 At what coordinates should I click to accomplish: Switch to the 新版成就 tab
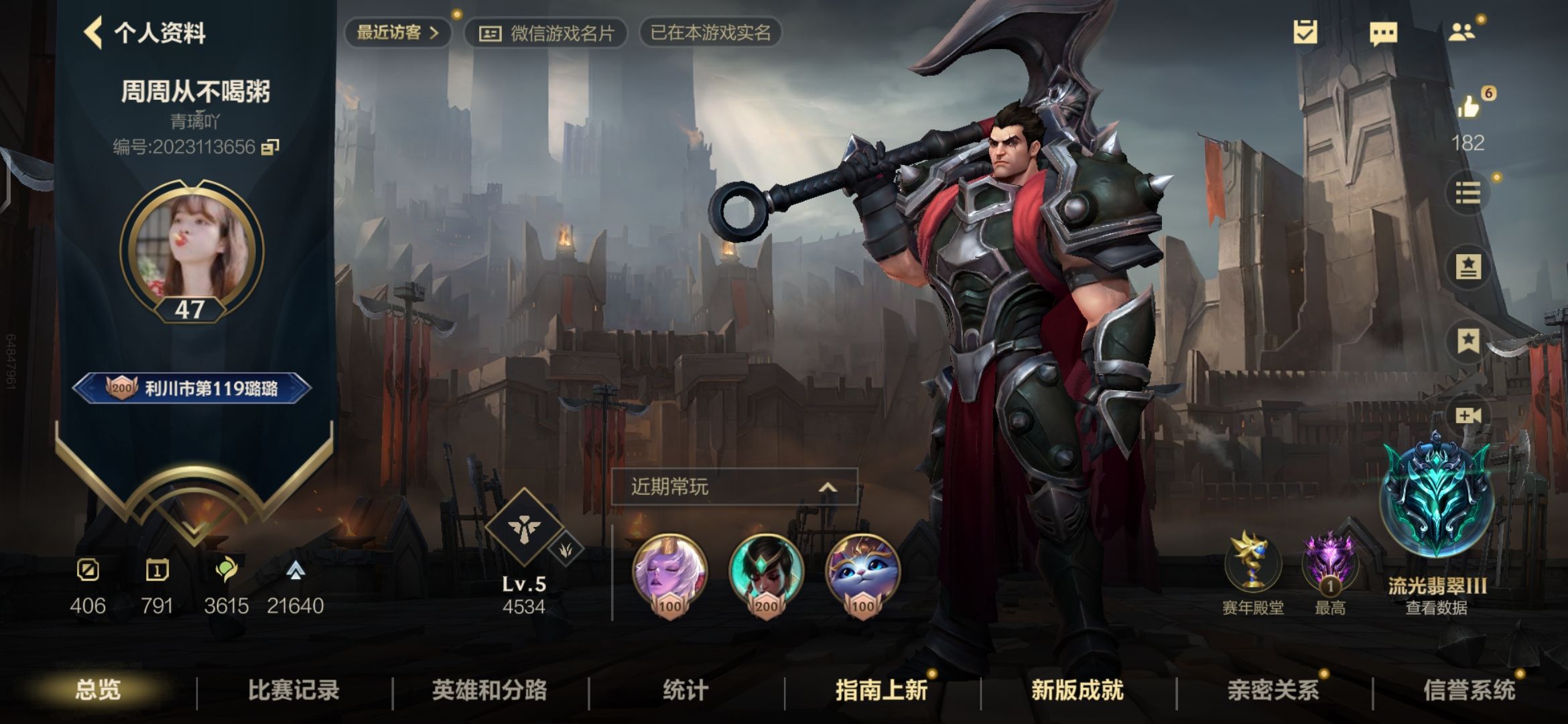coord(1077,690)
